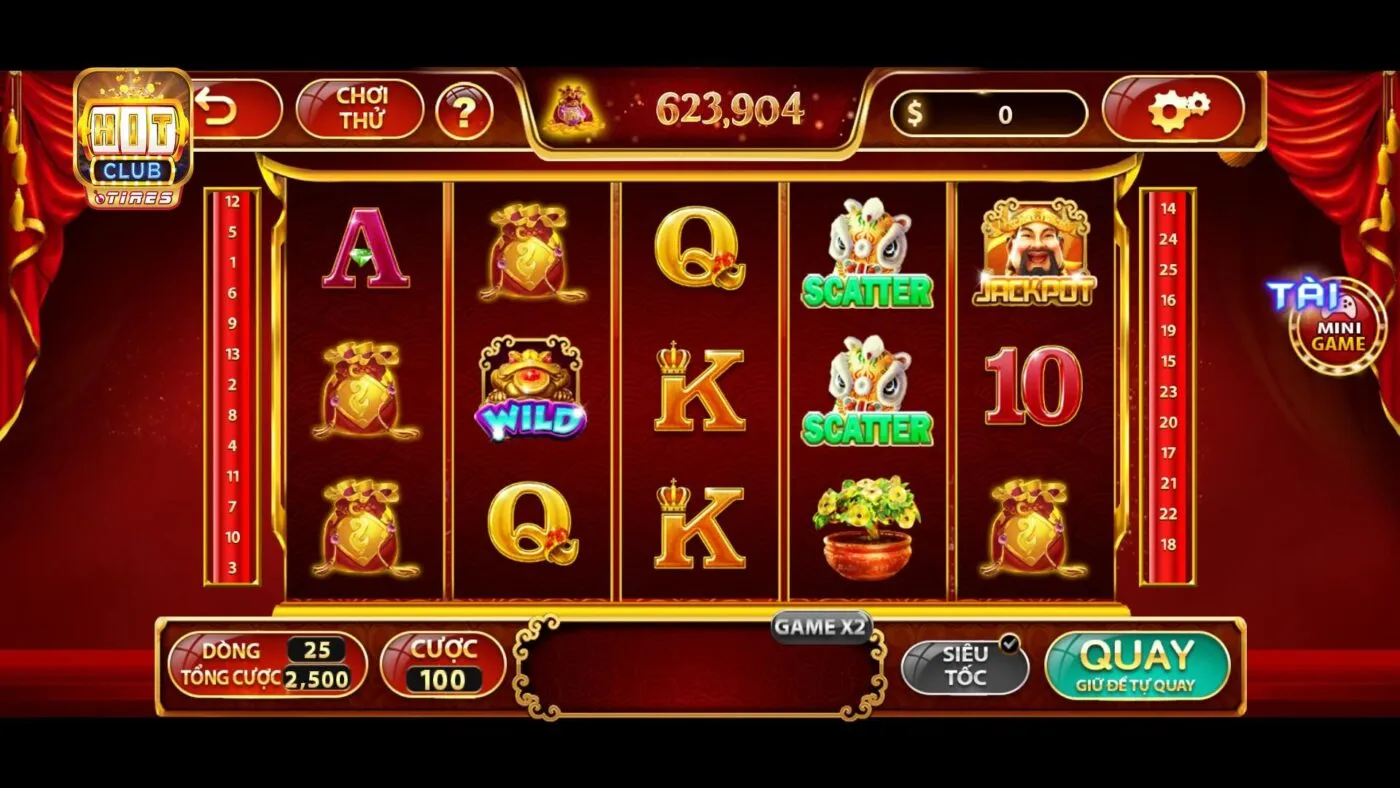Start CHƠI THỬ trial play mode
Image resolution: width=1400 pixels, height=788 pixels.
(361, 109)
